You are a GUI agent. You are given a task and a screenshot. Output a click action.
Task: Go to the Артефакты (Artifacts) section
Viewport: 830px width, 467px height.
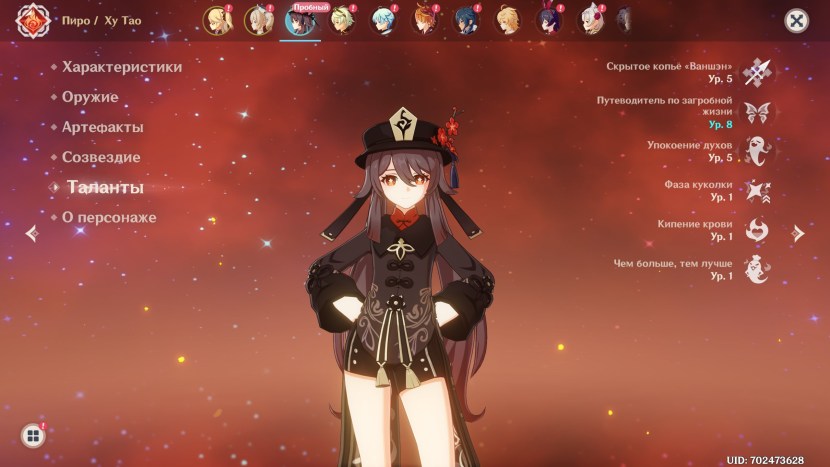102,127
